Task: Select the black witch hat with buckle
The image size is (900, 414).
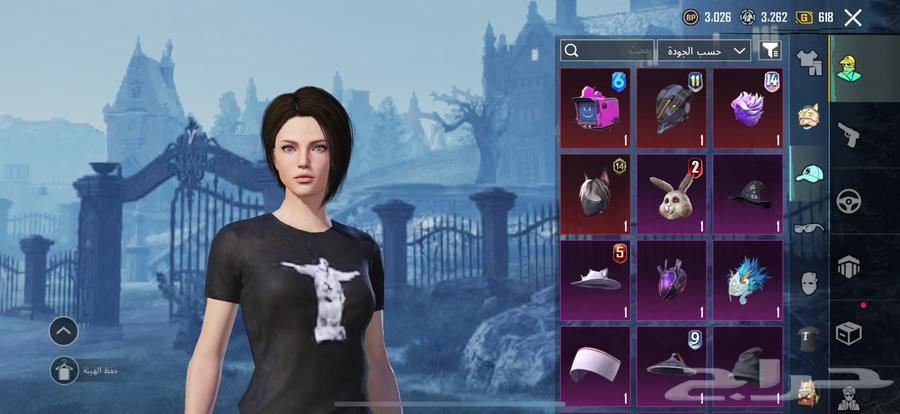Action: [747, 193]
